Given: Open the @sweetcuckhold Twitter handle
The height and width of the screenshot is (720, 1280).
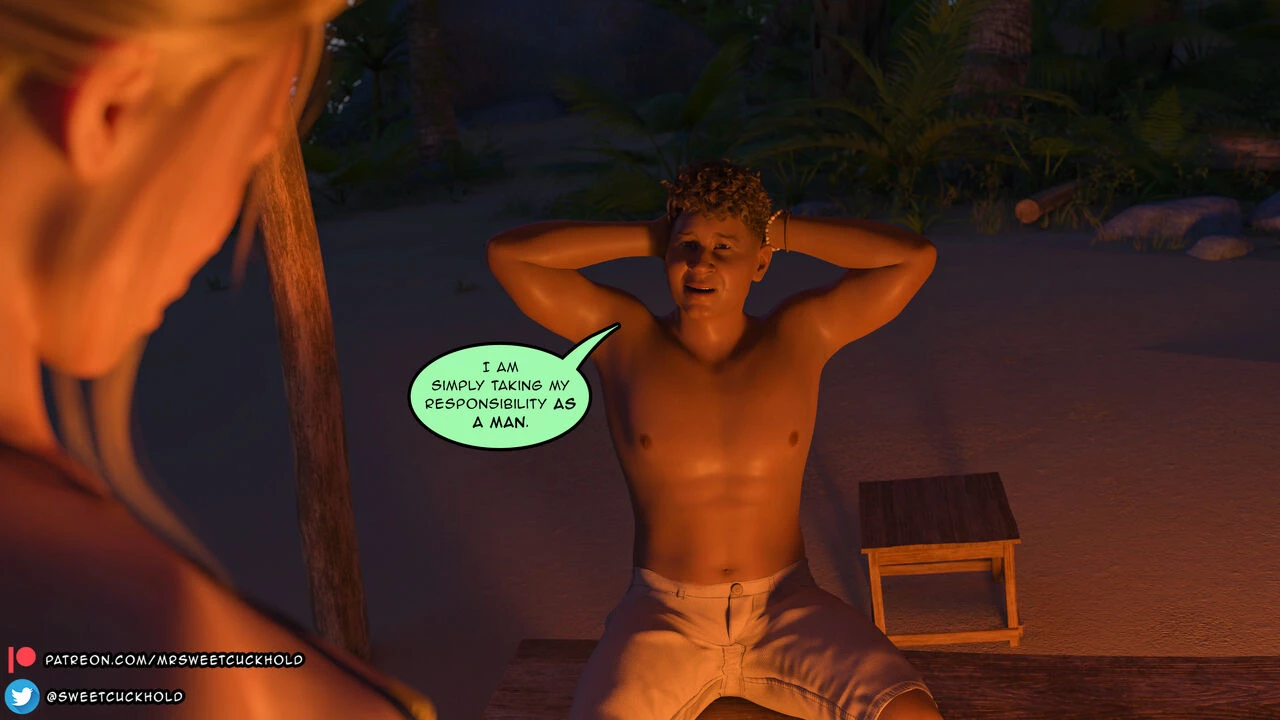Looking at the screenshot, I should 115,697.
